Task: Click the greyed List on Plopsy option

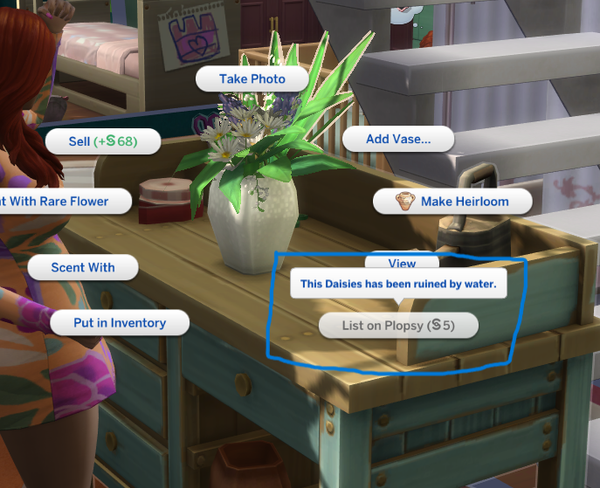Action: (398, 325)
